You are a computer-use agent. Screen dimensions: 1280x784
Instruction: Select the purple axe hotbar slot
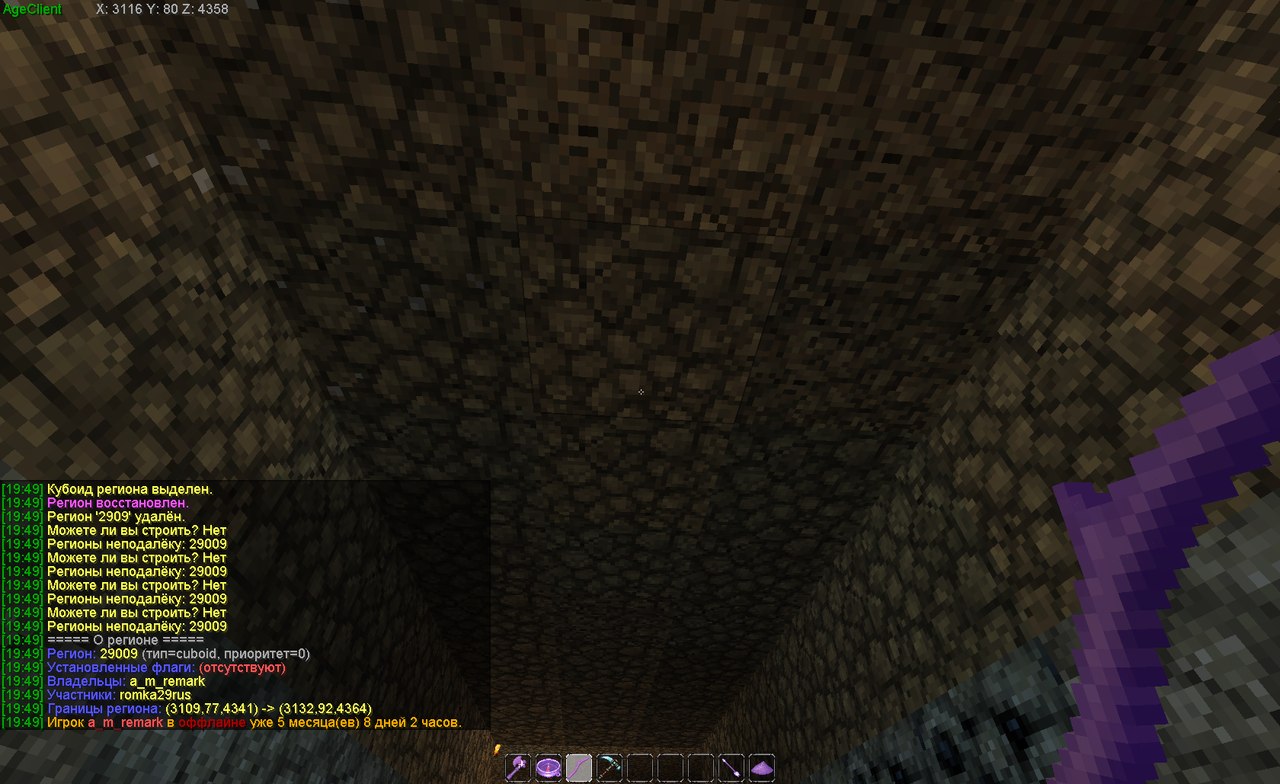click(518, 768)
